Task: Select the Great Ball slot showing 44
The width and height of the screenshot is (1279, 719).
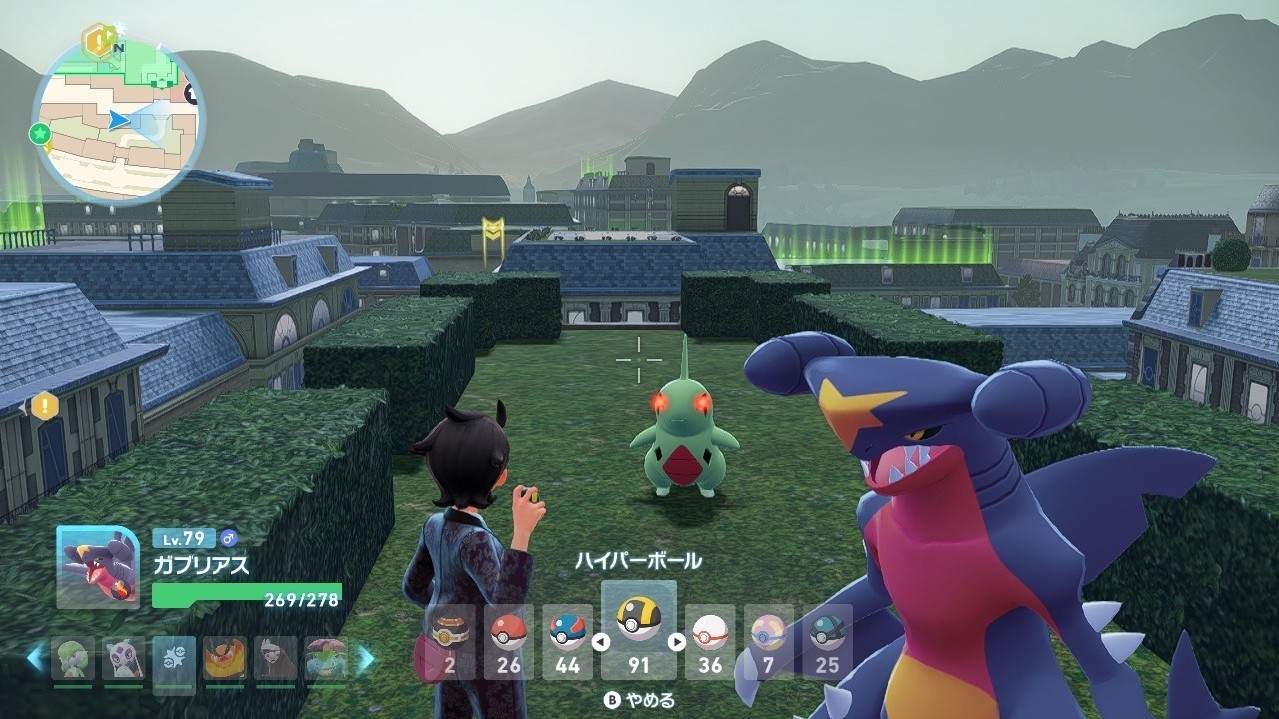Action: [x=567, y=641]
